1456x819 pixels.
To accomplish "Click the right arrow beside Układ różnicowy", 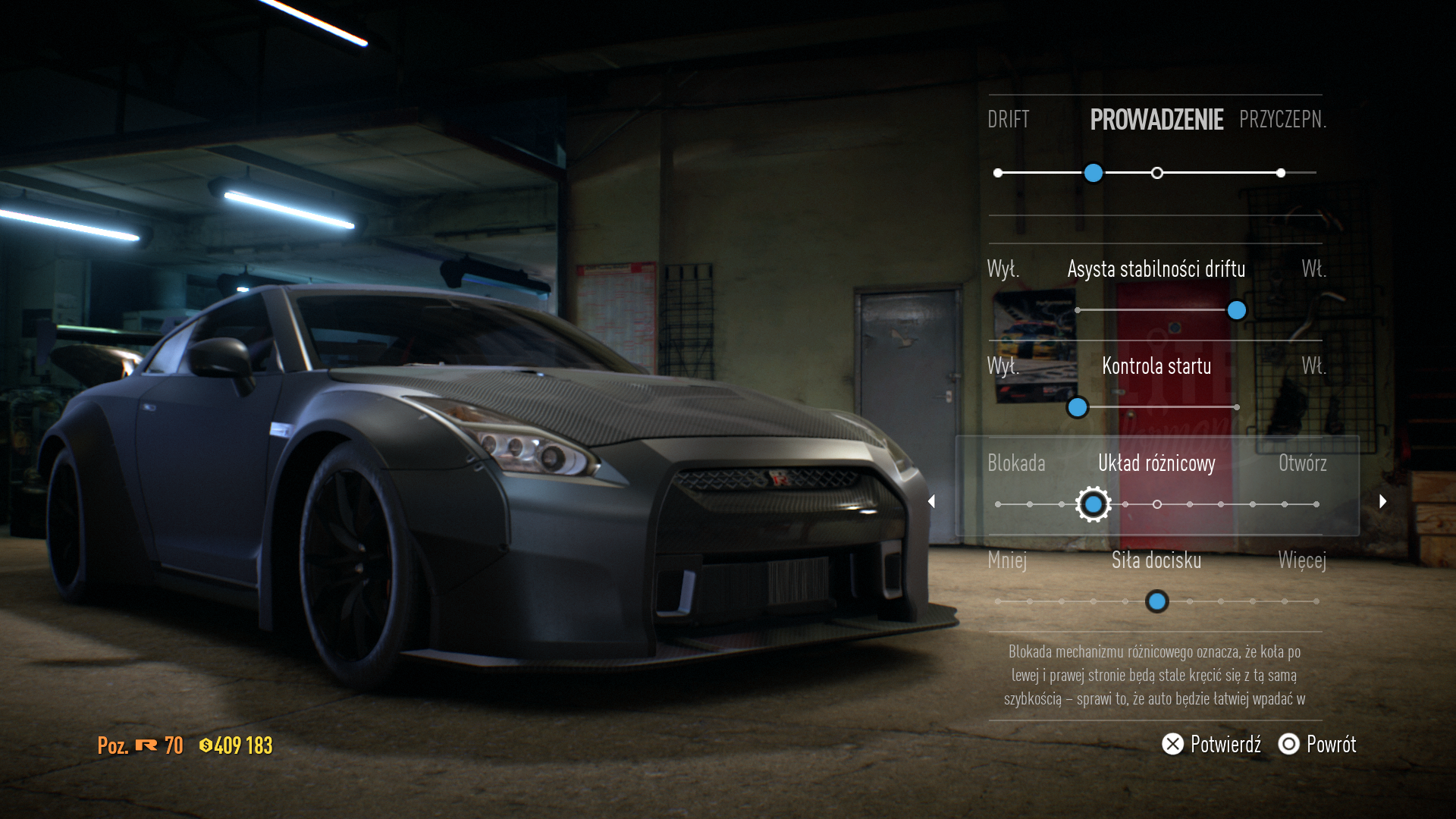I will [1382, 501].
